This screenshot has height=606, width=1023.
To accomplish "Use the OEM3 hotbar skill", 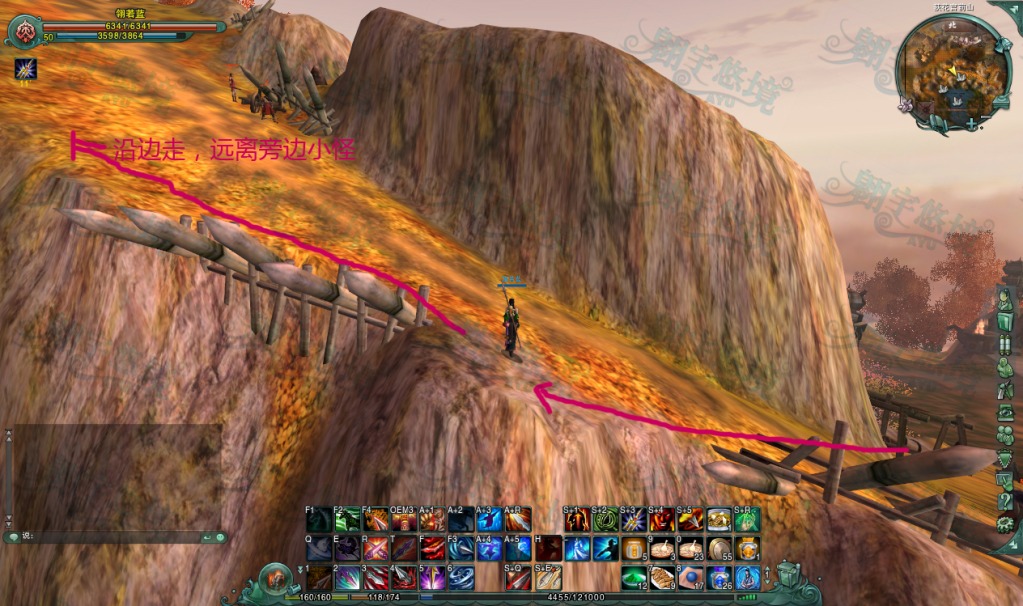I will pyautogui.click(x=404, y=520).
